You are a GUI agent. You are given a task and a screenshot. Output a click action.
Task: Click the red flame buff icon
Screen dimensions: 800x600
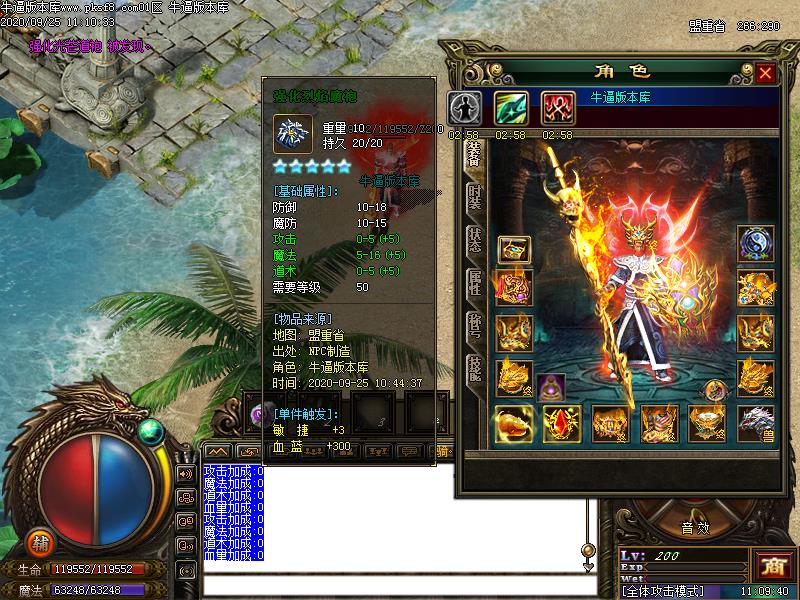[x=558, y=108]
